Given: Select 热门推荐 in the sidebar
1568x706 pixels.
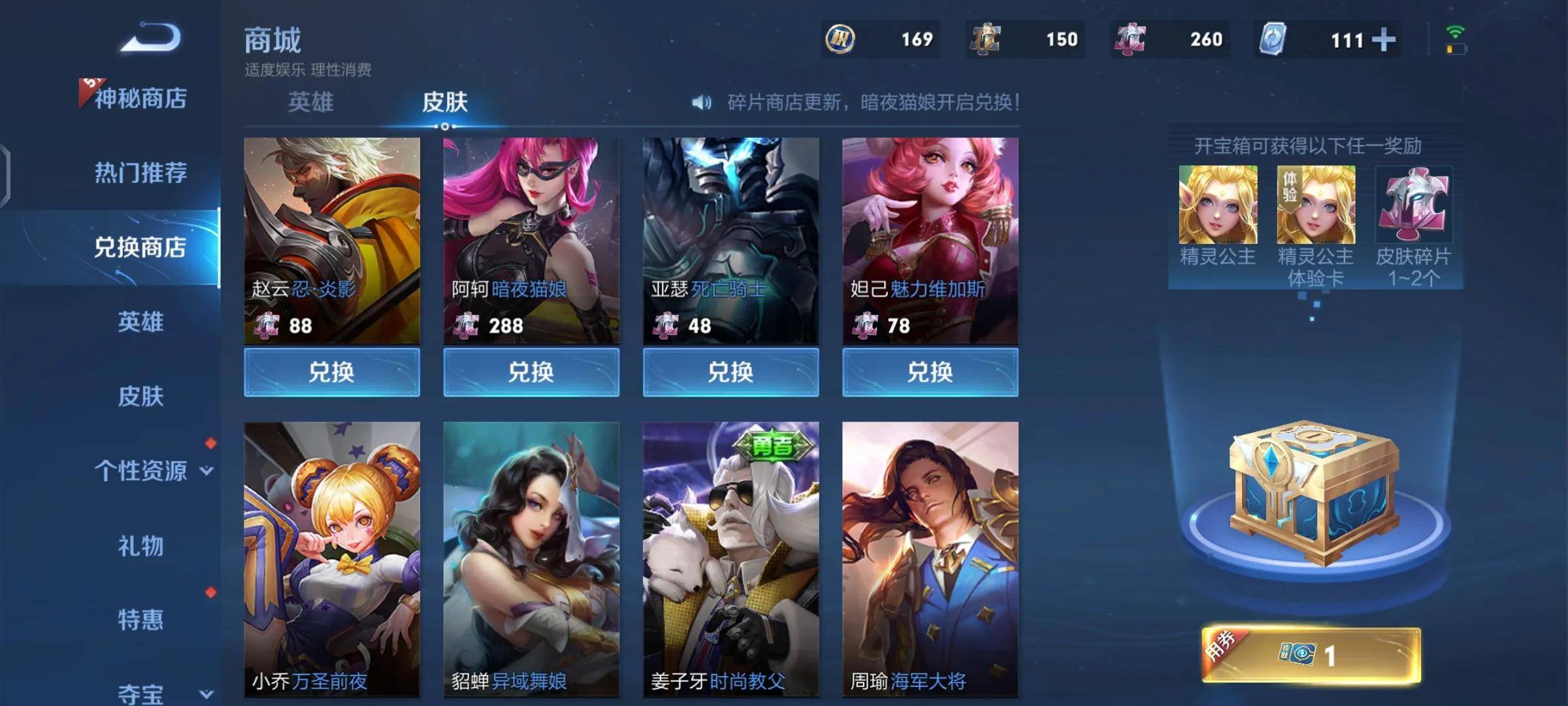Looking at the screenshot, I should 140,173.
